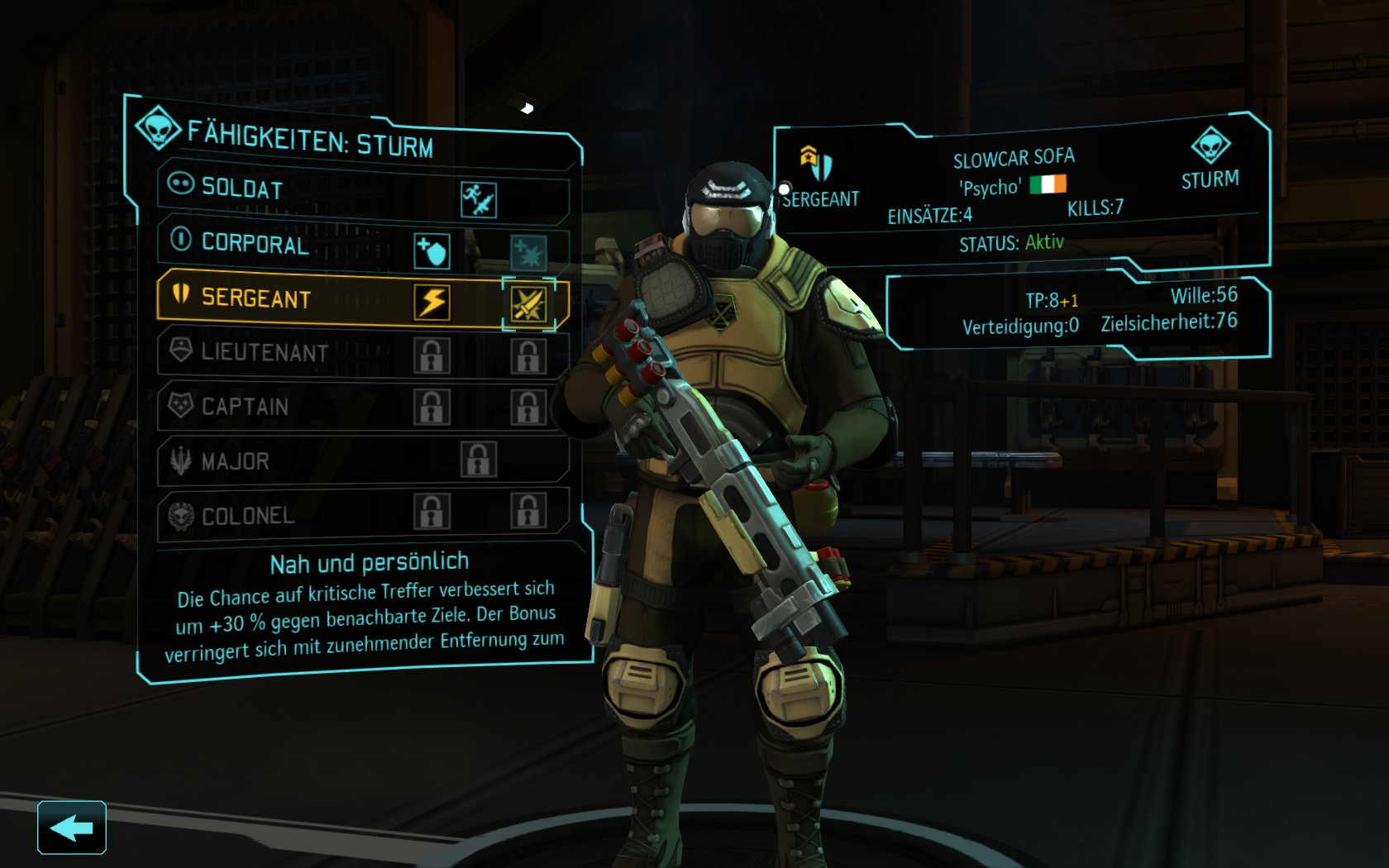The height and width of the screenshot is (868, 1389).
Task: Select the Colonel rank row
Action: (x=247, y=516)
